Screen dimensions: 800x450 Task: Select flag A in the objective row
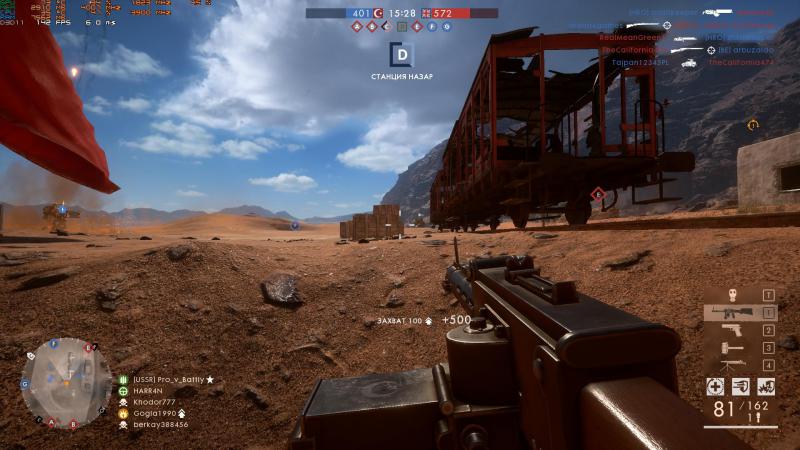(x=357, y=26)
